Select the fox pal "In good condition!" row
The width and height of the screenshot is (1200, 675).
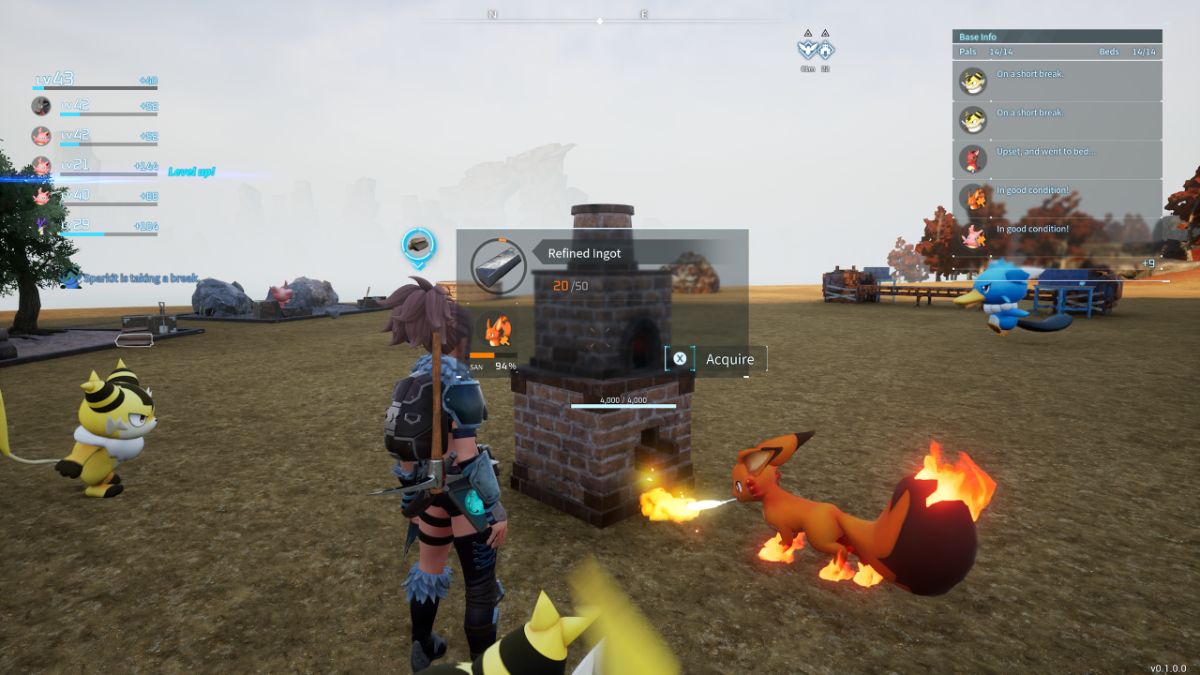pos(1057,197)
